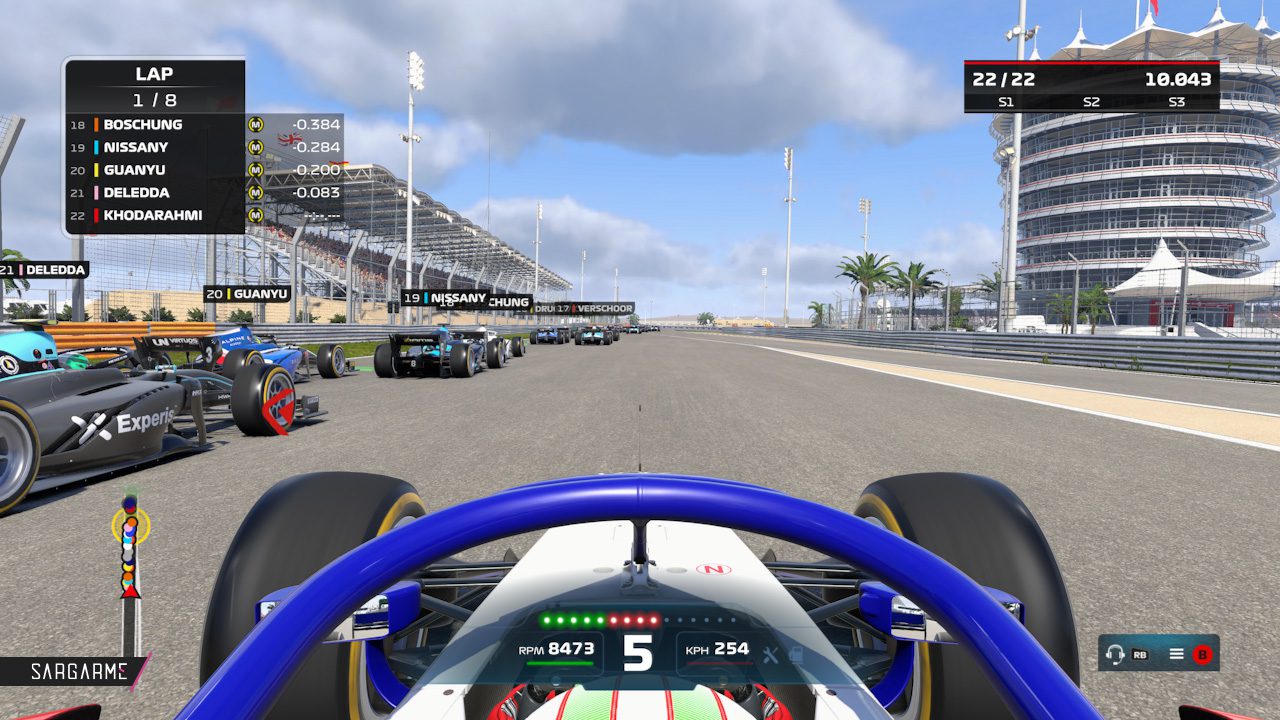Open the team radio headset icon
The width and height of the screenshot is (1280, 720).
[1115, 654]
